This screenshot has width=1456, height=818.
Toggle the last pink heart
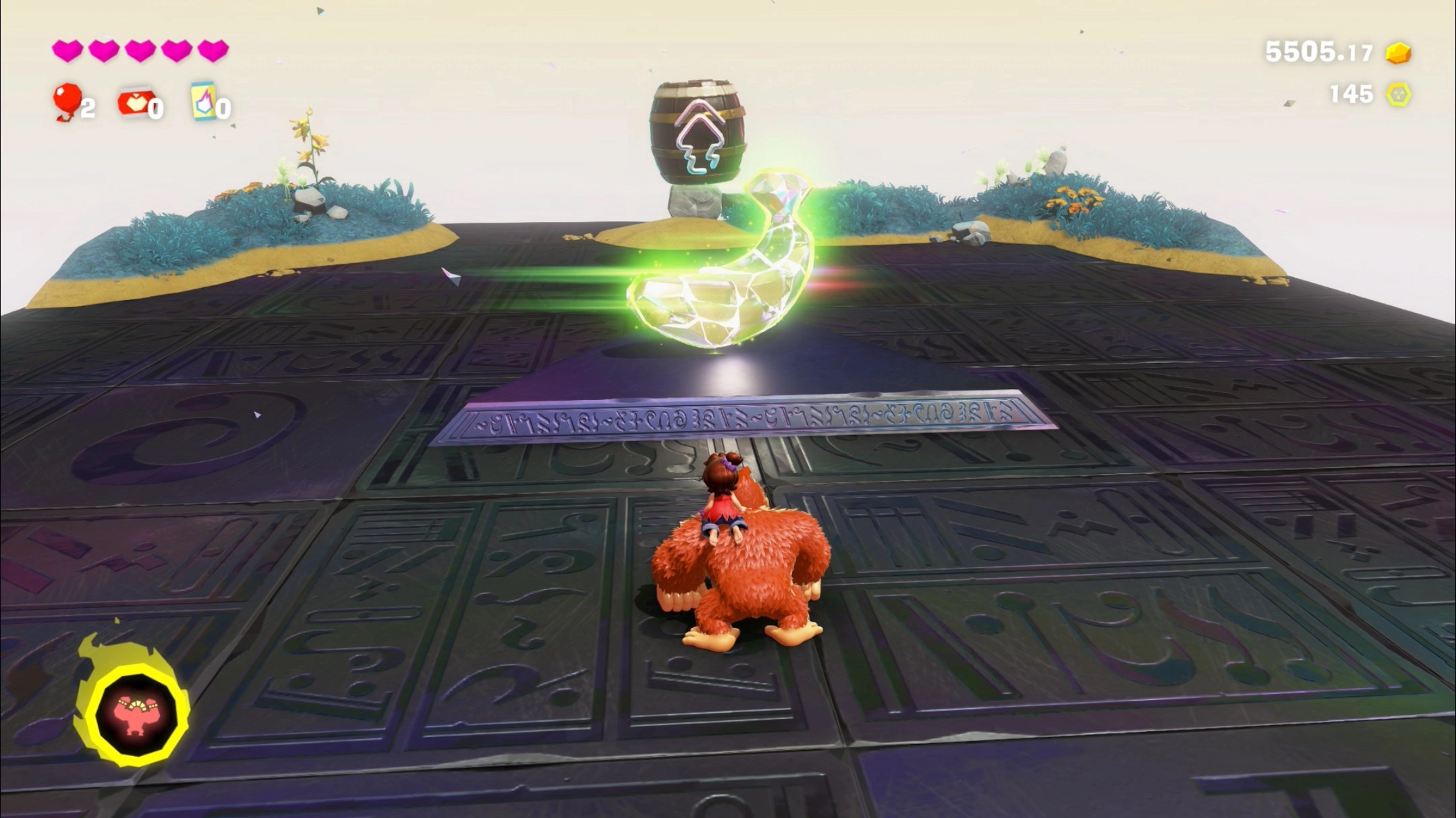[x=212, y=49]
